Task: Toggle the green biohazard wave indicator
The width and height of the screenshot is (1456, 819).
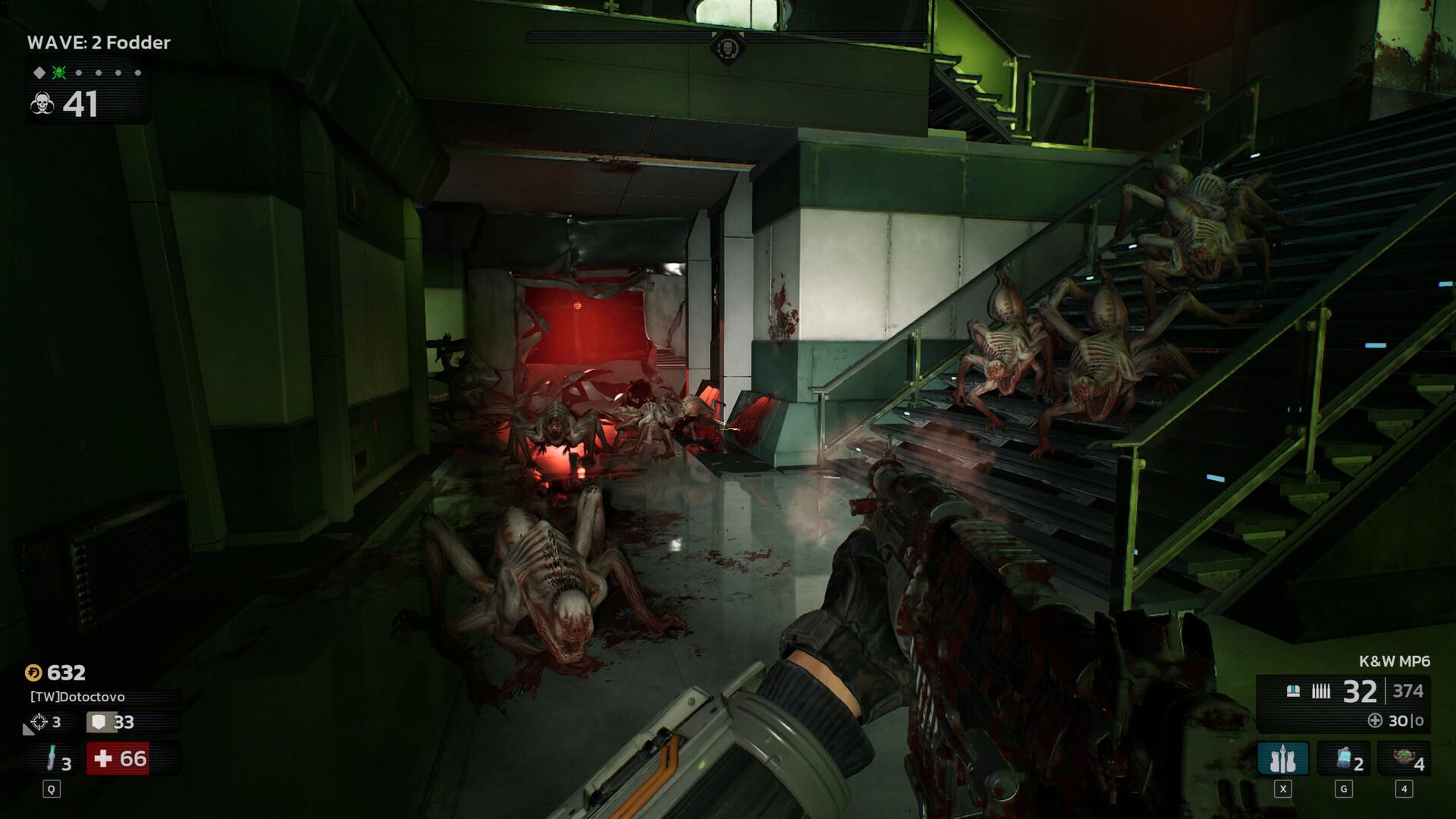Action: (x=58, y=74)
